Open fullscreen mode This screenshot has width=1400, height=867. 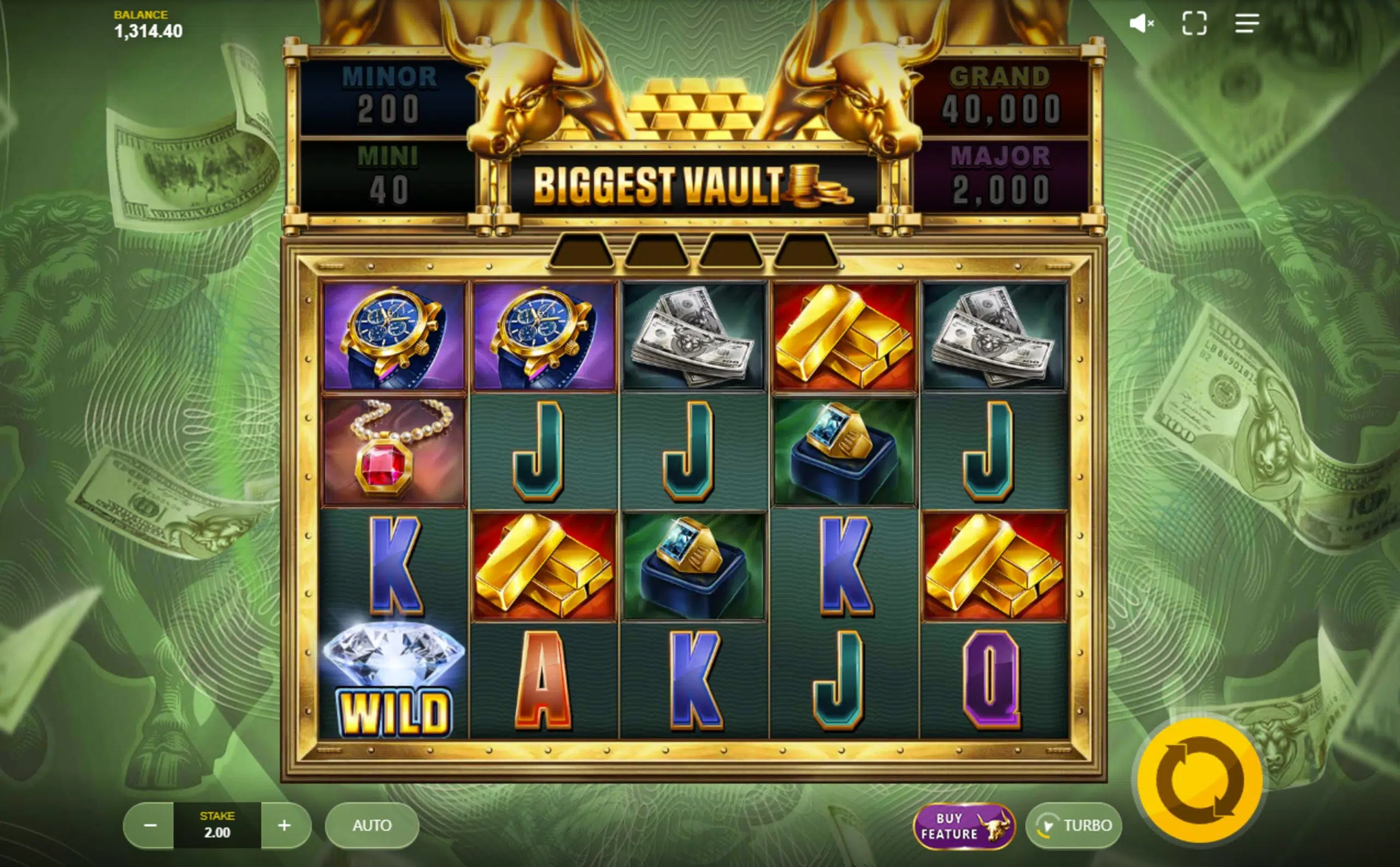click(x=1195, y=24)
